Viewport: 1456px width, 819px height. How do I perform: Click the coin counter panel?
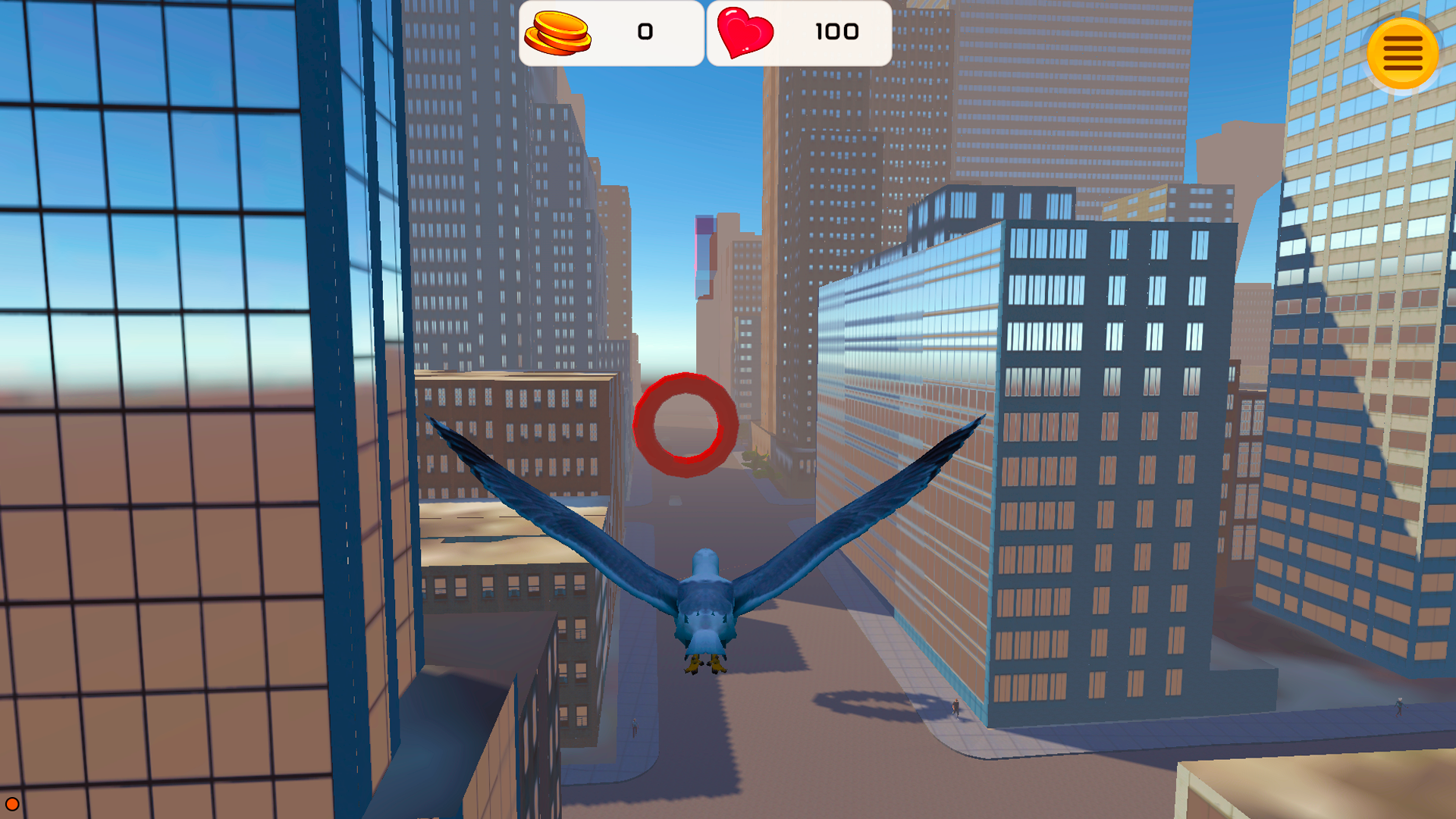611,33
